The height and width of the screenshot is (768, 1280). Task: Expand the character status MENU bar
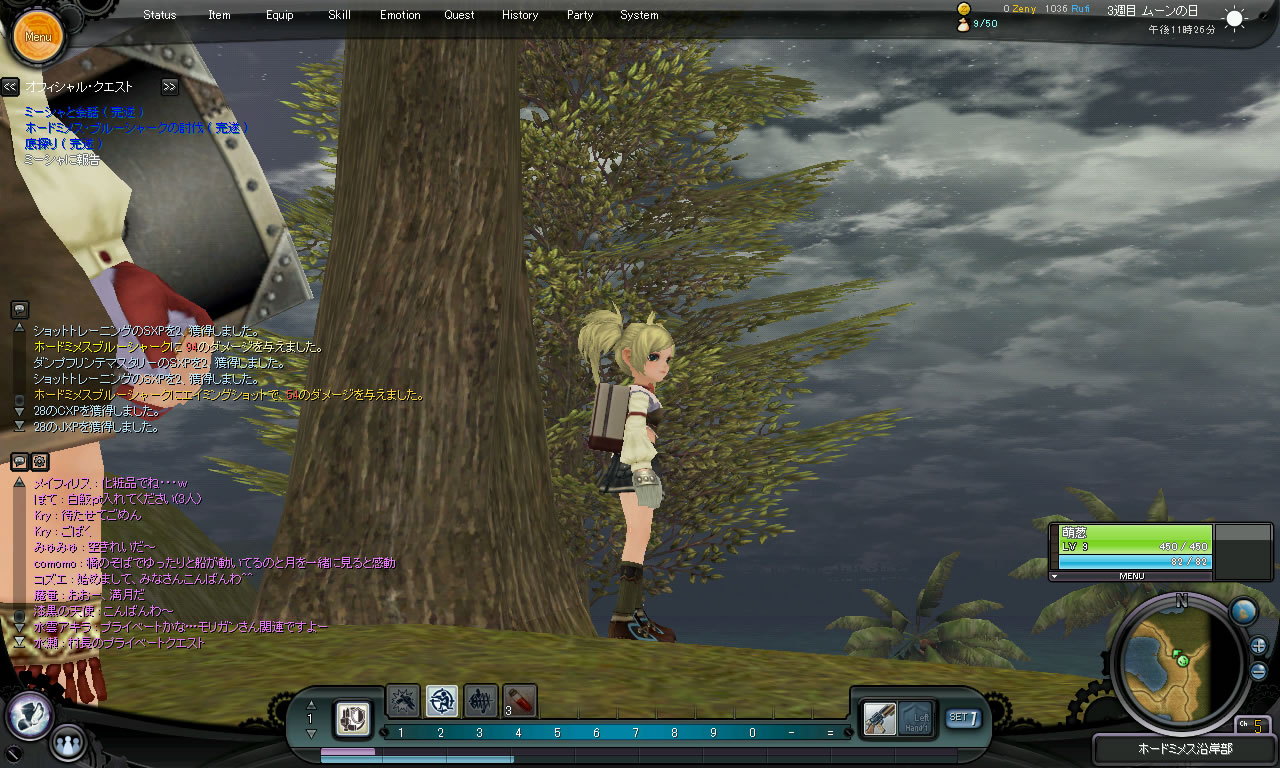coord(1131,576)
